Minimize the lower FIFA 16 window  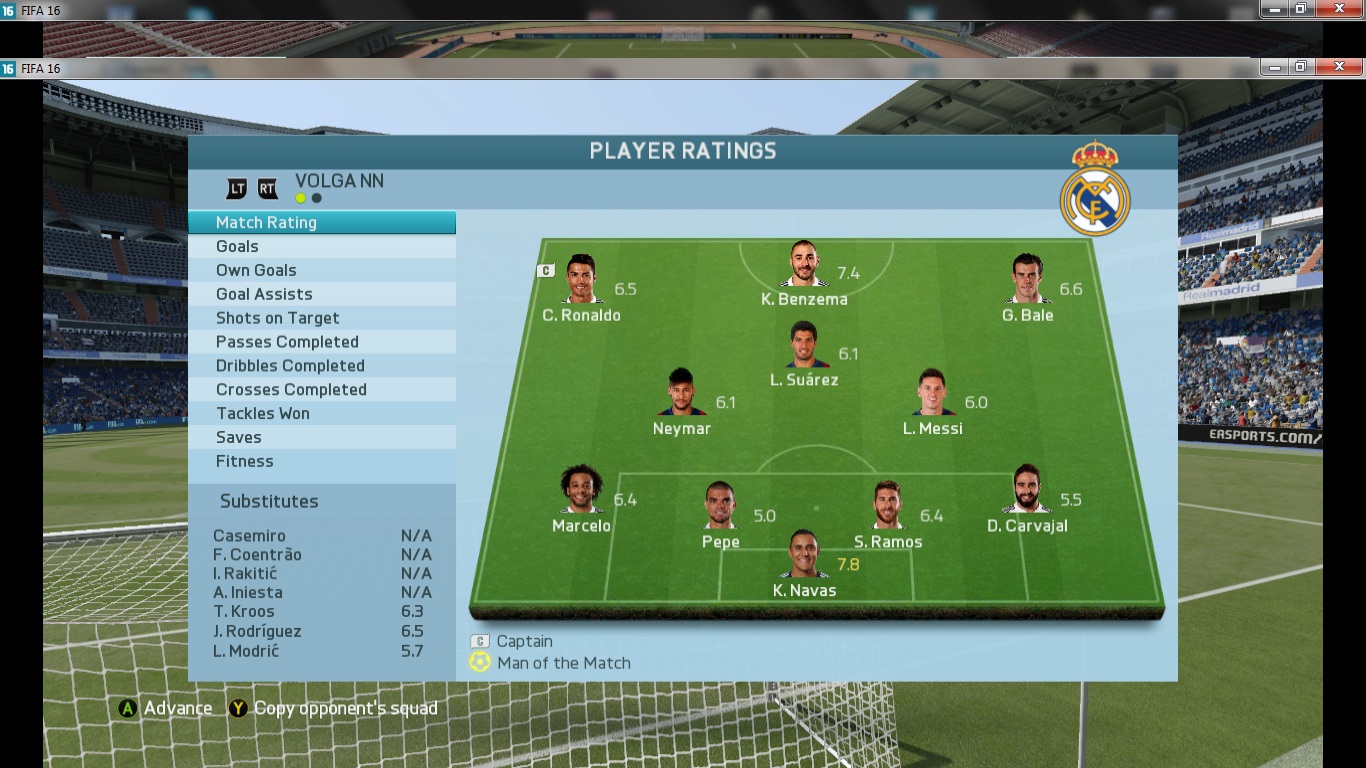(1273, 67)
